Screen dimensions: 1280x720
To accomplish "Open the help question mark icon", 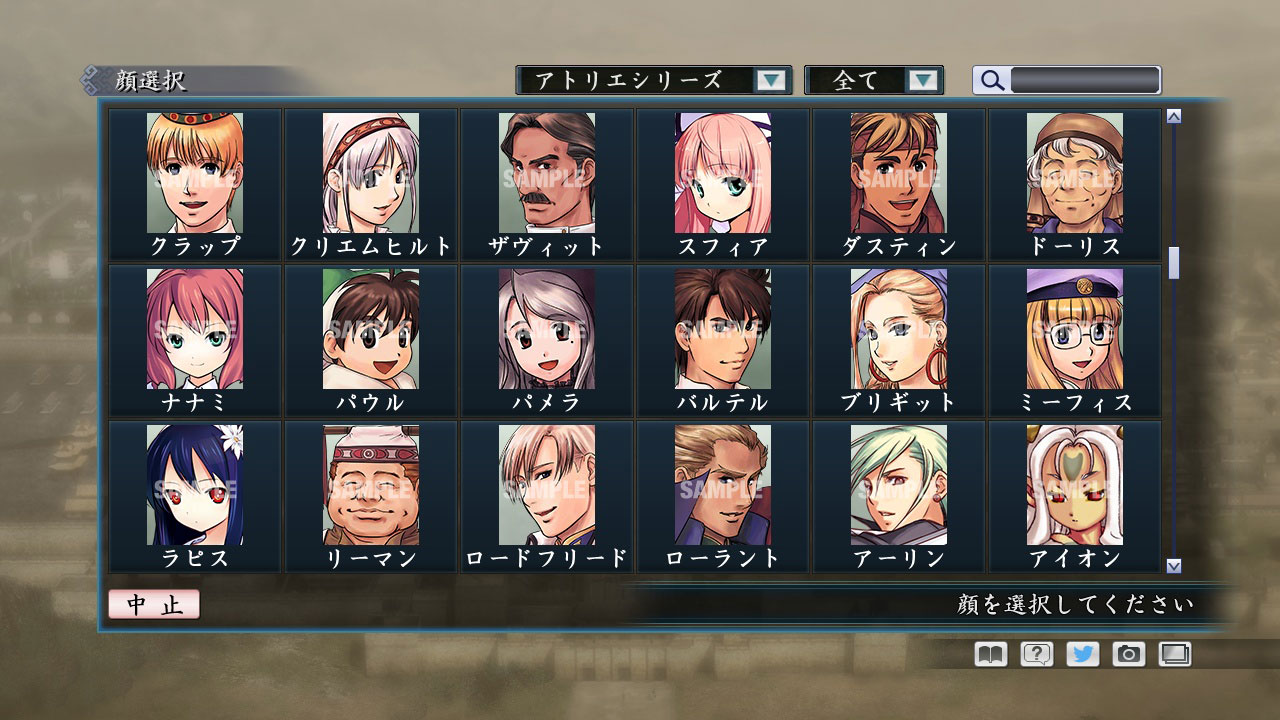I will point(1037,654).
